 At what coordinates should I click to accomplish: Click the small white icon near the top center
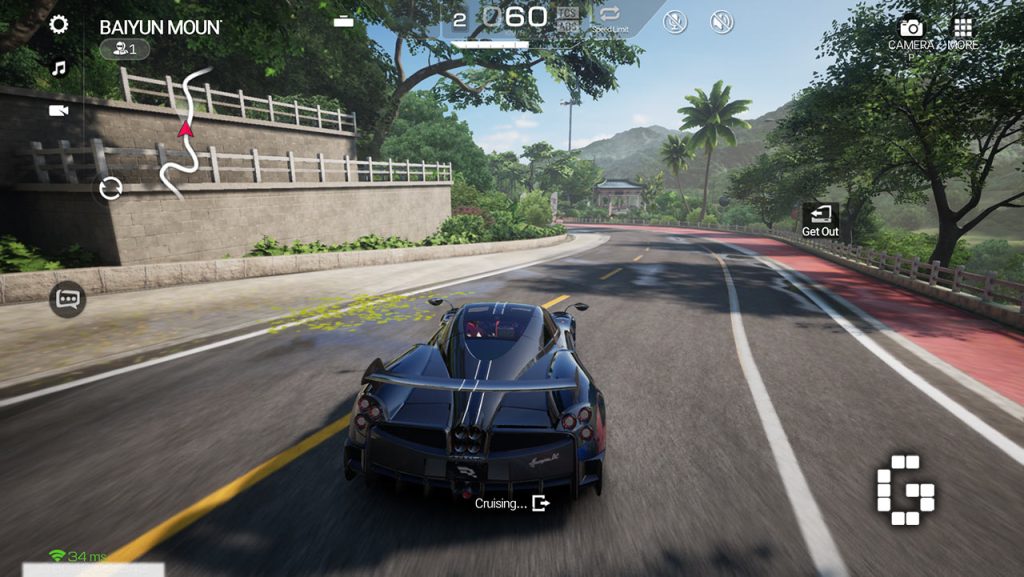click(344, 21)
